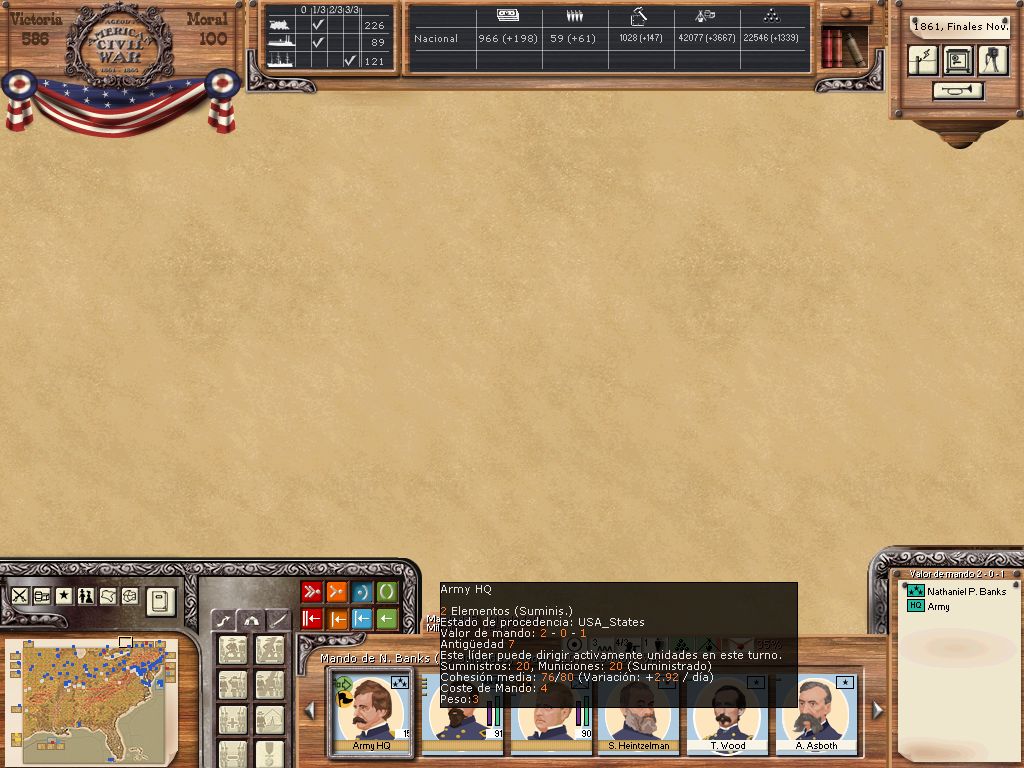Click the safe icon button
The image size is (1024, 768).
958,61
